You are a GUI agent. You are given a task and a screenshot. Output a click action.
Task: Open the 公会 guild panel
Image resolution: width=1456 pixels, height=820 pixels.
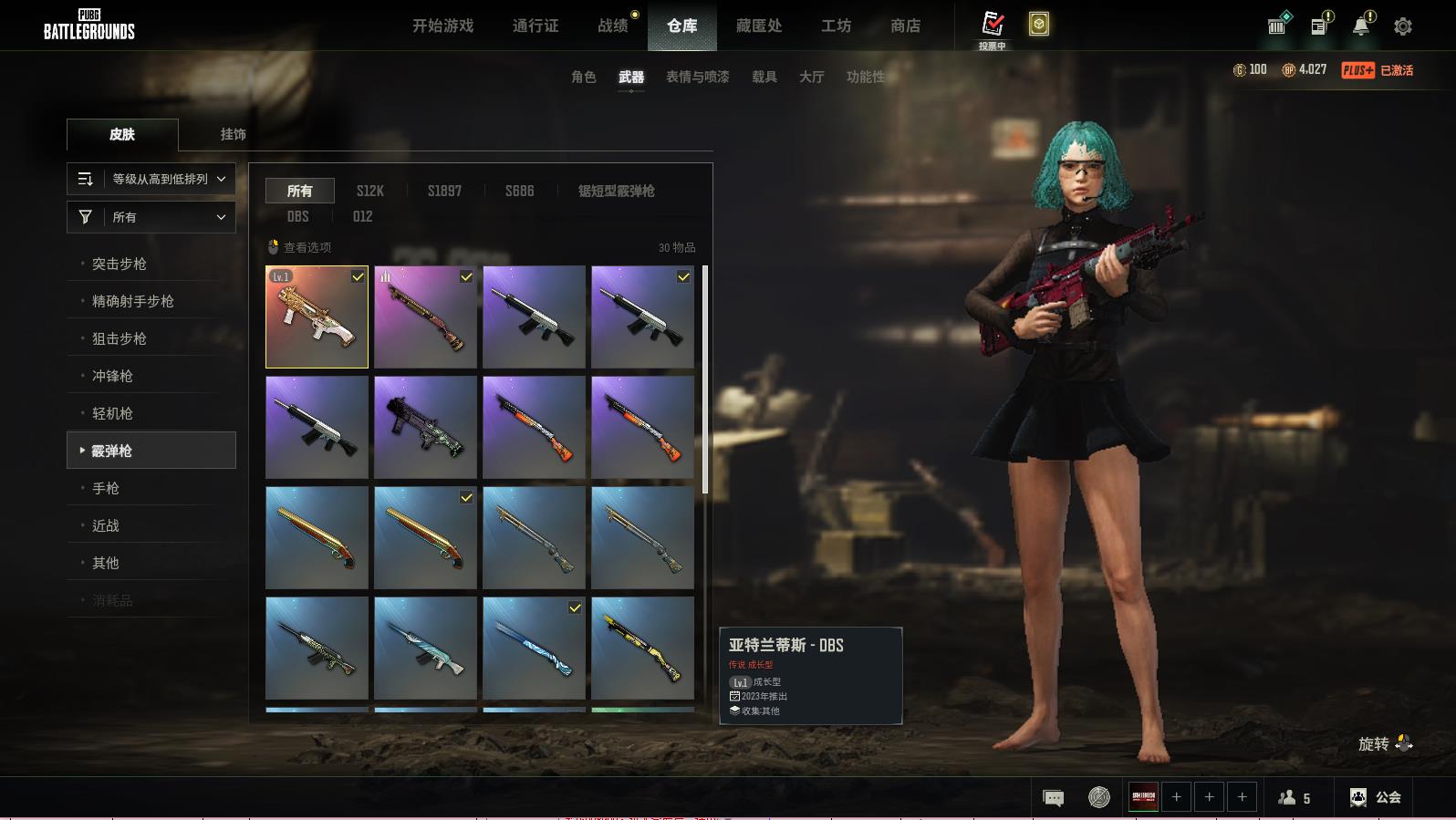1376,797
